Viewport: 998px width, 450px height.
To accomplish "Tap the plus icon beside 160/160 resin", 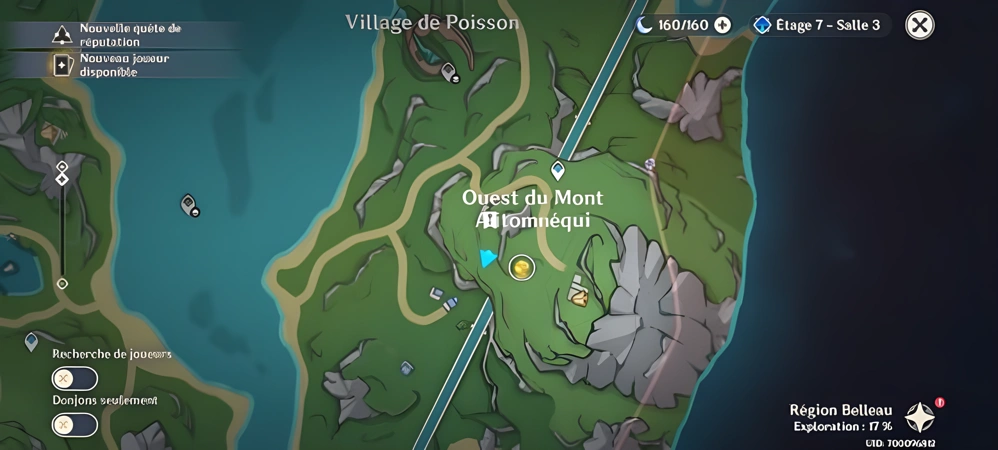I will [722, 25].
